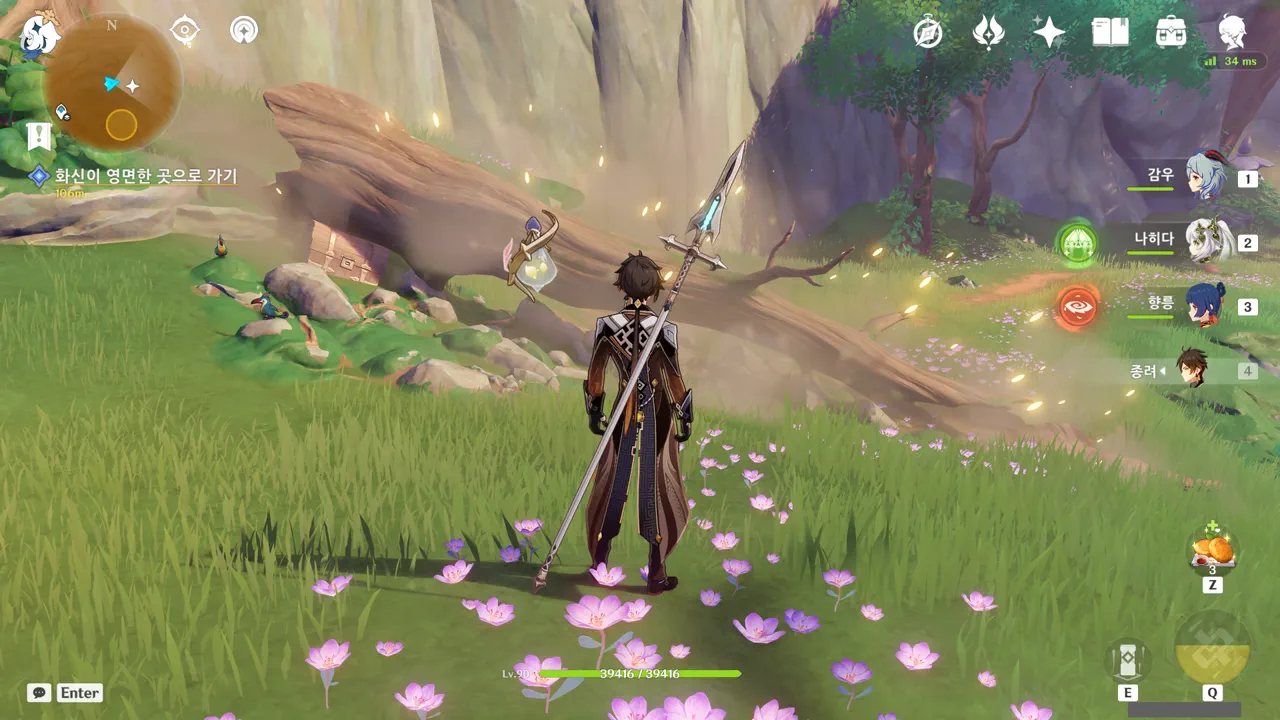Viewport: 1280px width, 720px height.
Task: Open the chat box speech bubble
Action: click(x=39, y=692)
